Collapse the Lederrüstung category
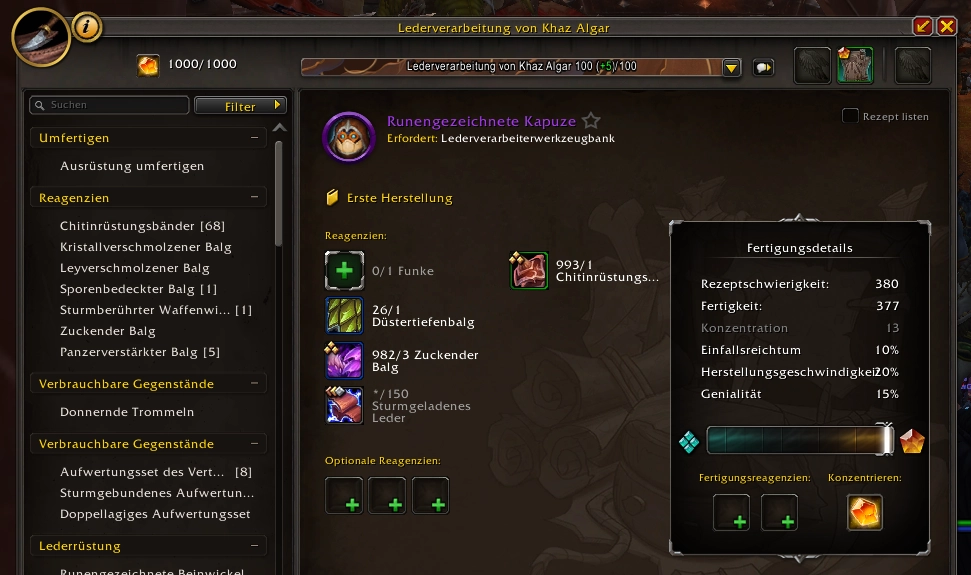 (256, 546)
